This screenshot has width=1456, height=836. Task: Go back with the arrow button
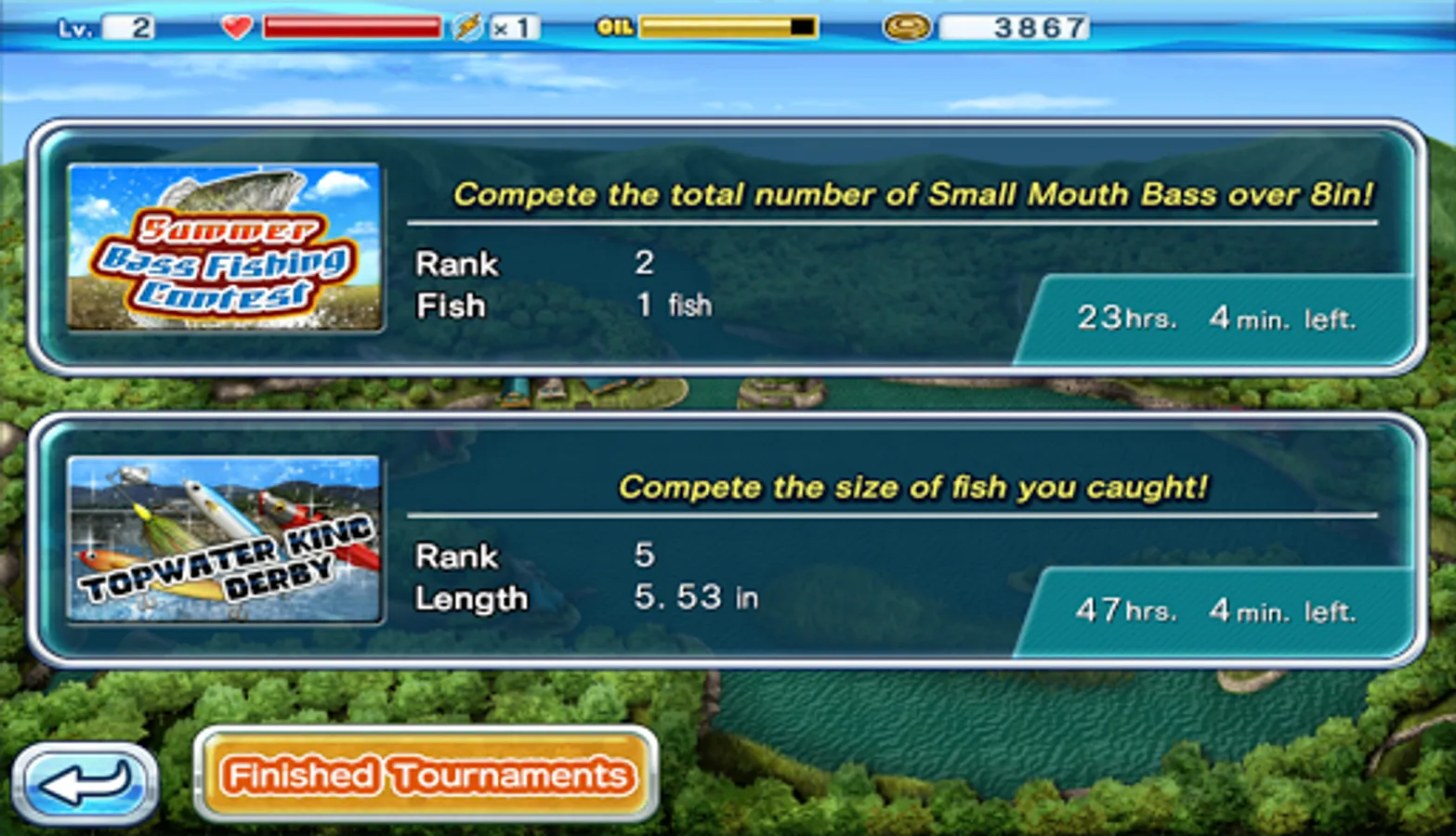click(85, 783)
